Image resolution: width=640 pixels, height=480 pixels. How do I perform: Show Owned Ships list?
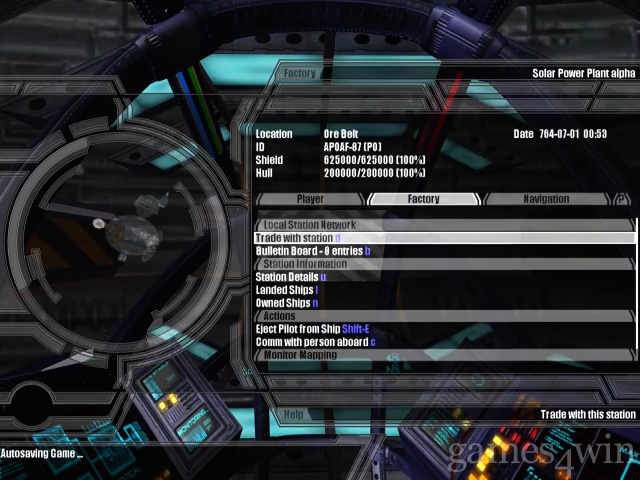(x=286, y=303)
